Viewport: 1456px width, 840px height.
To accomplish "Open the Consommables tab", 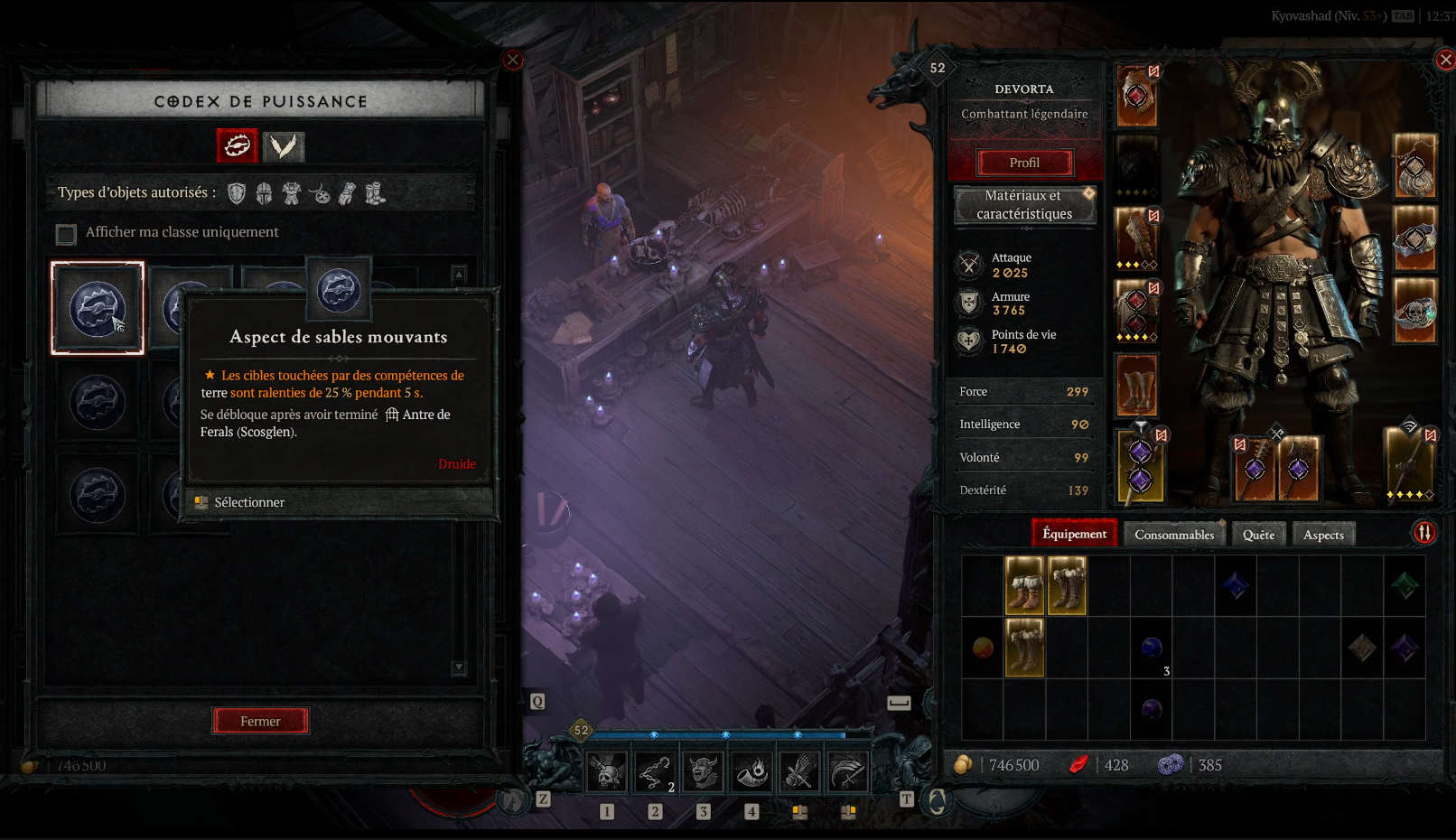I will (1174, 535).
